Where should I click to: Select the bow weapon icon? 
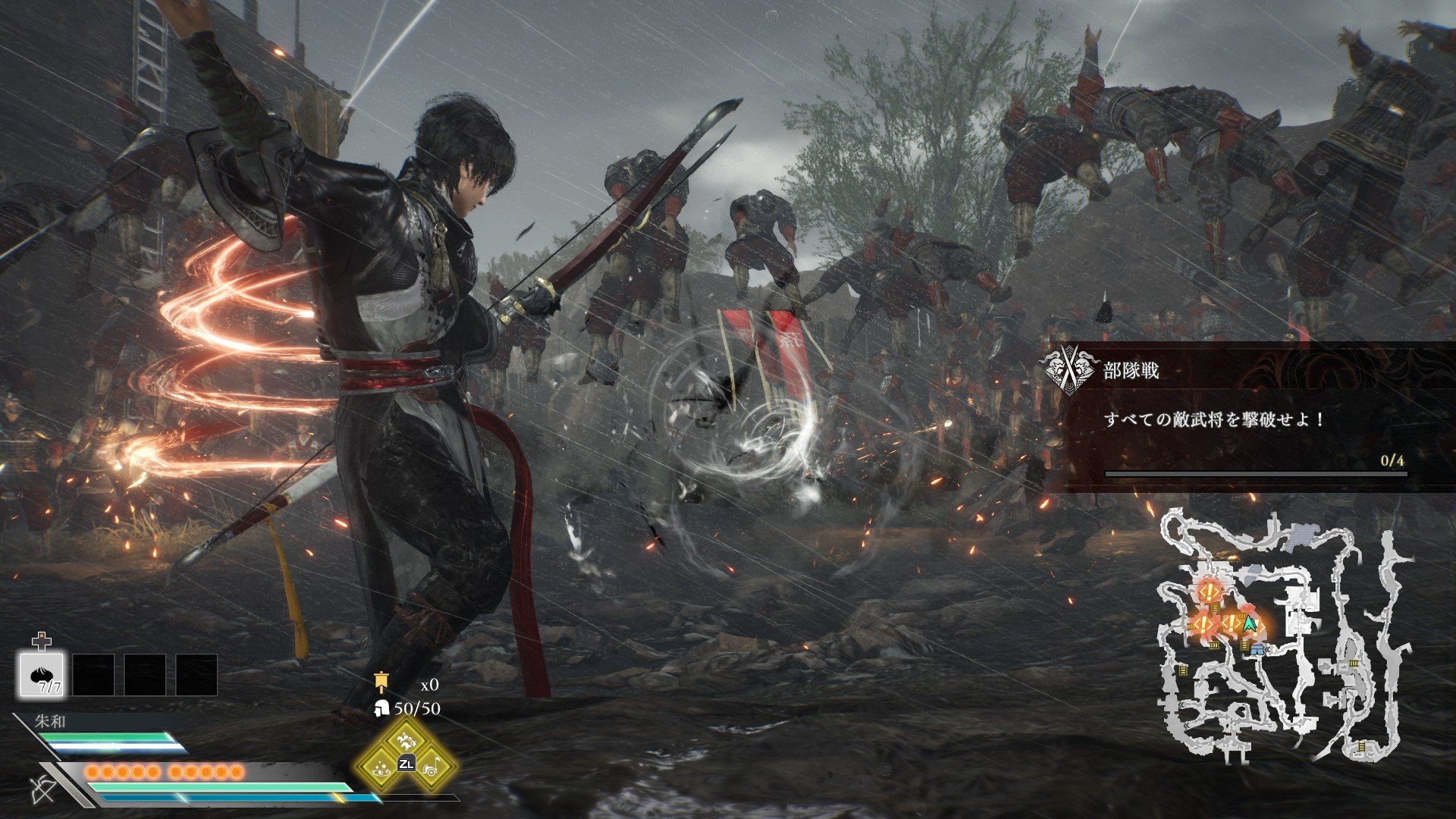43,789
